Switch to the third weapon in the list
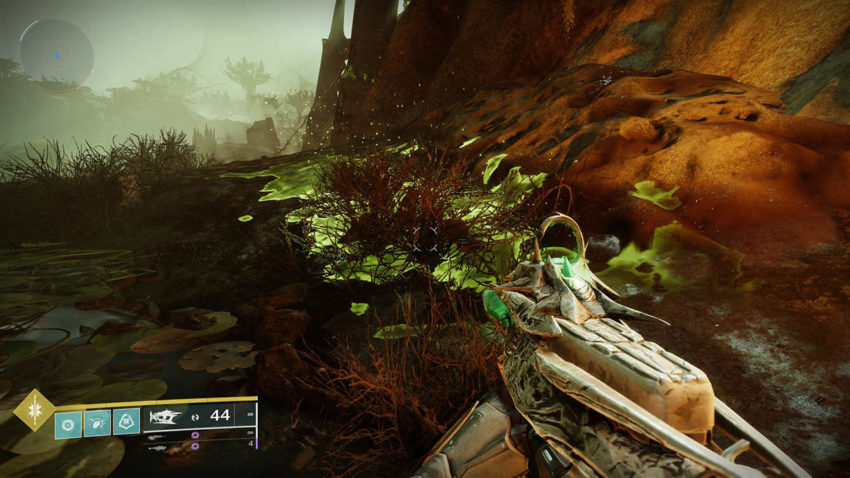This screenshot has width=850, height=478. coord(159,446)
